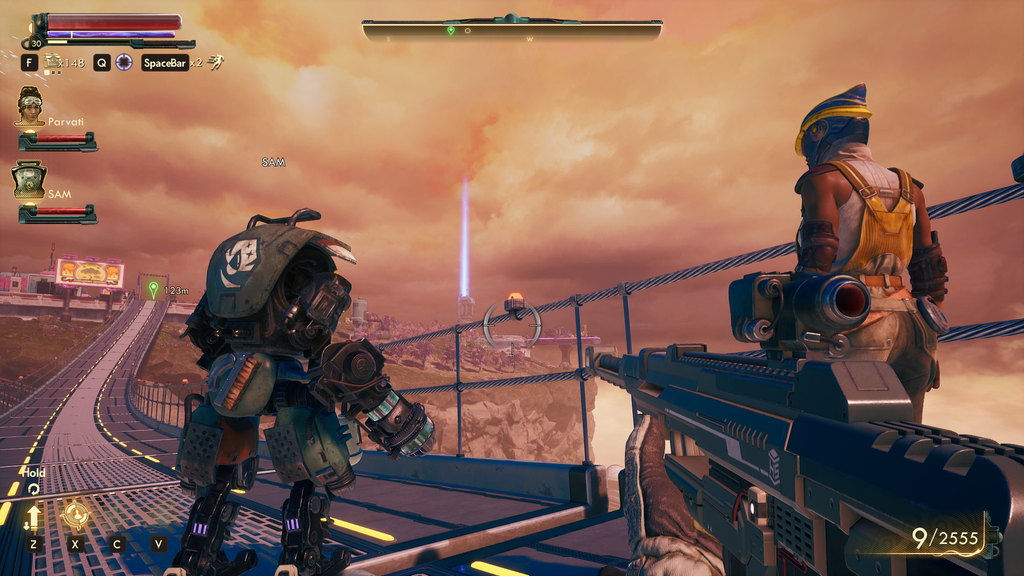
Task: Select Parvati's companion portrait
Action: (x=30, y=106)
